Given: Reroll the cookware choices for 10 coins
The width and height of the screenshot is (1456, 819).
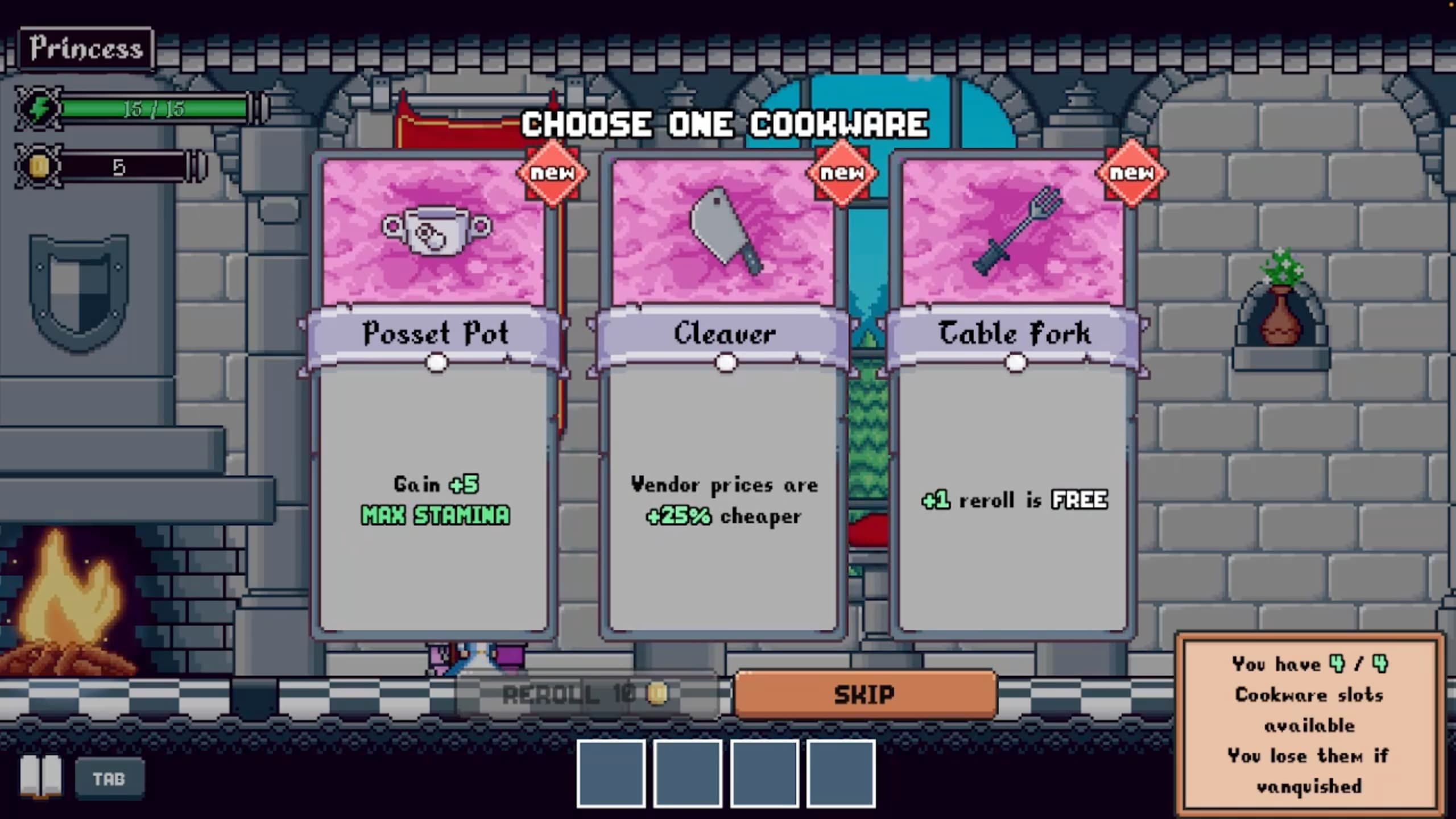Looking at the screenshot, I should point(587,694).
